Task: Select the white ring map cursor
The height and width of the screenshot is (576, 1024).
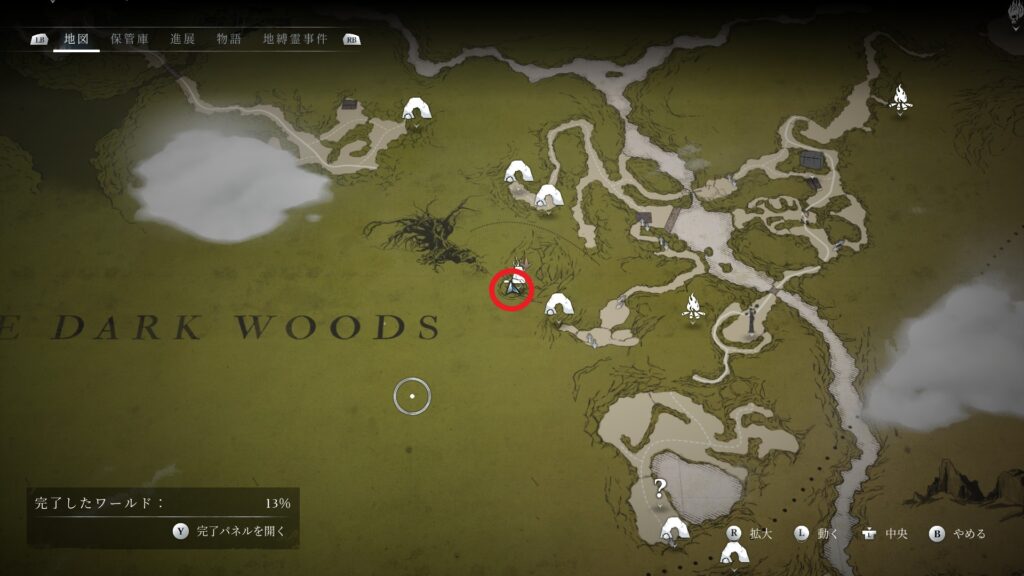Action: [412, 397]
